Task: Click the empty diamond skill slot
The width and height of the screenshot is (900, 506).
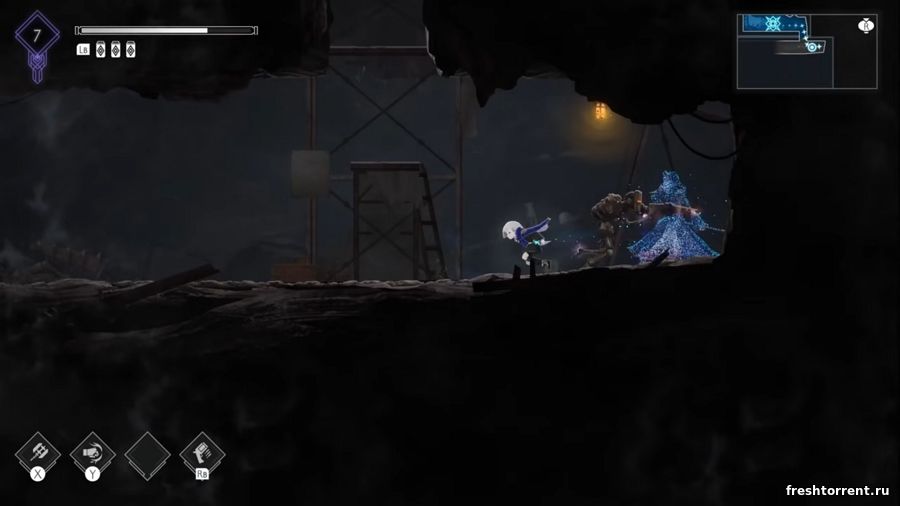Action: 147,453
